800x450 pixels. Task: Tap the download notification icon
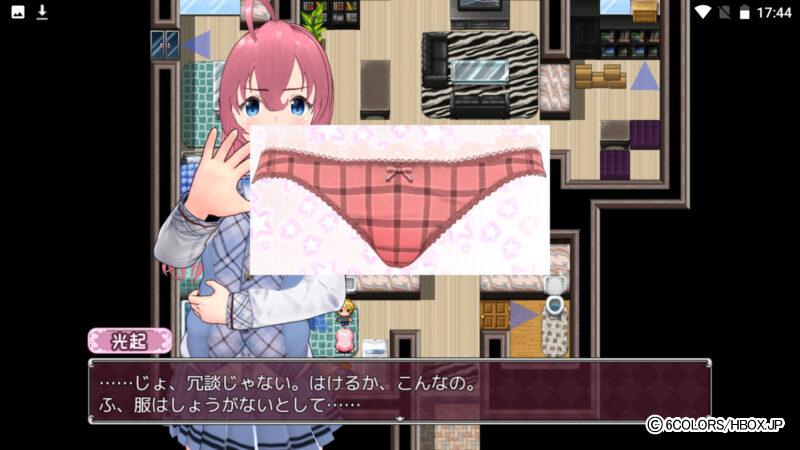coord(42,12)
